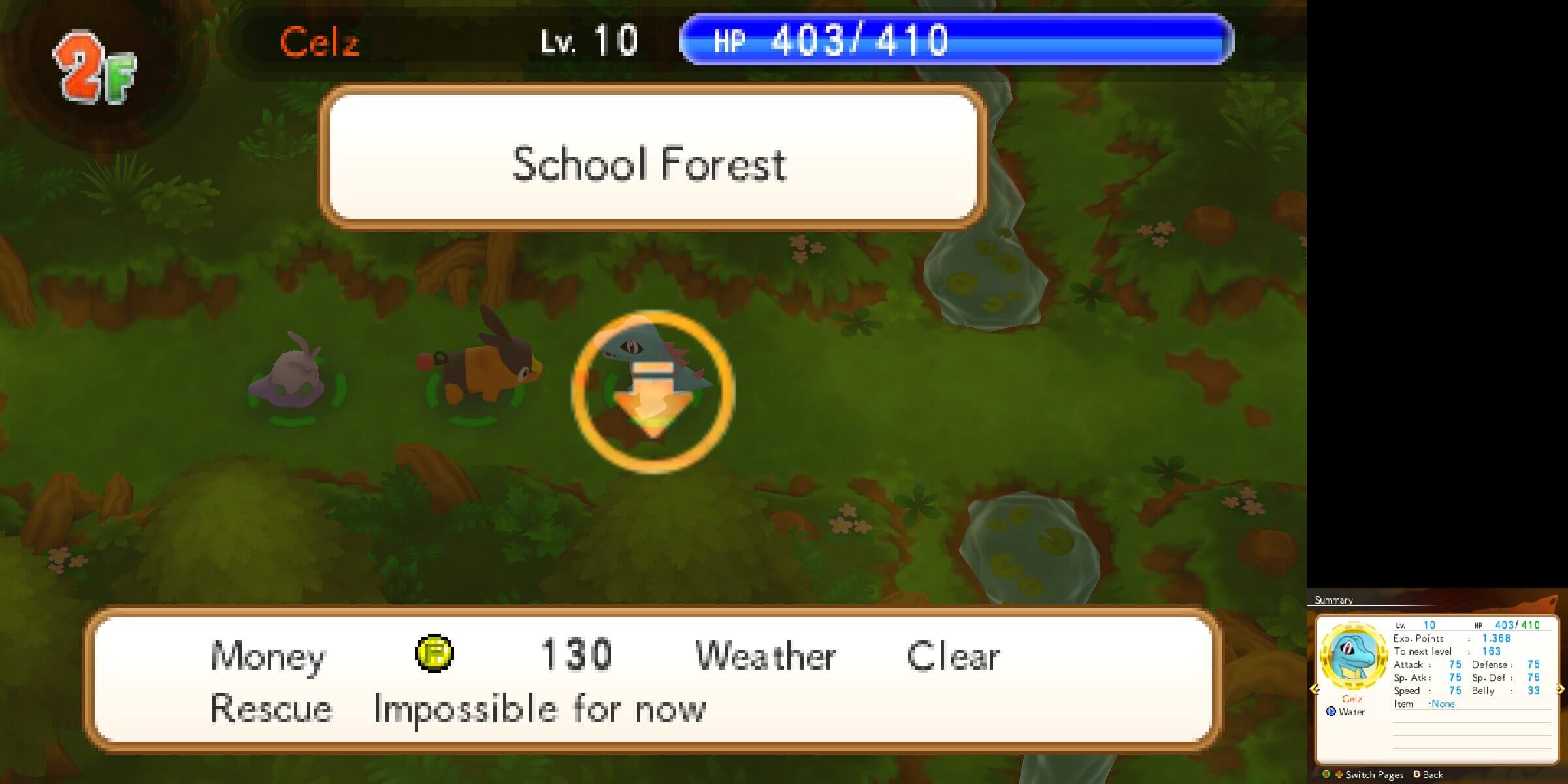Click the Water type icon in the Summary
The image size is (1568, 784).
[x=1332, y=711]
